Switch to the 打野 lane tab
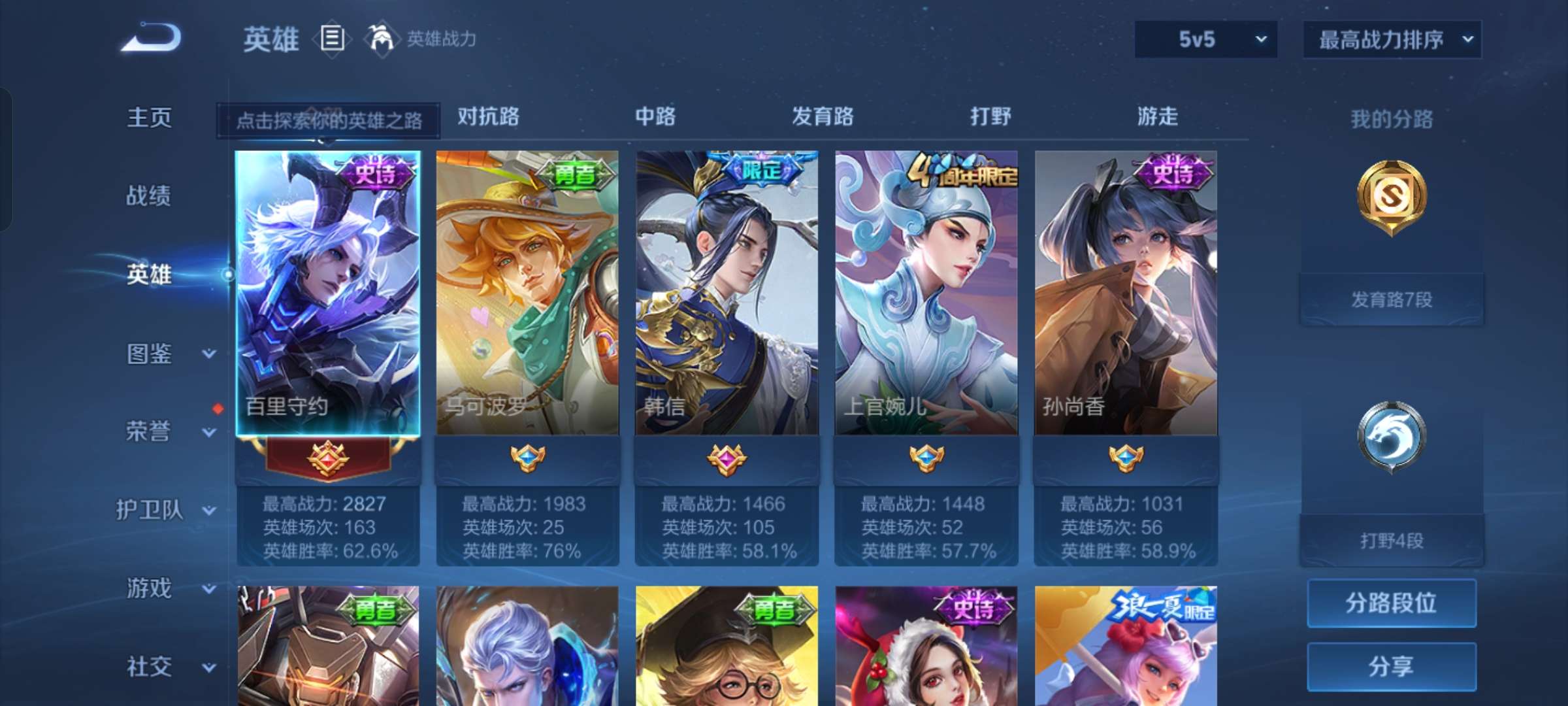Viewport: 1568px width, 706px height. [992, 118]
